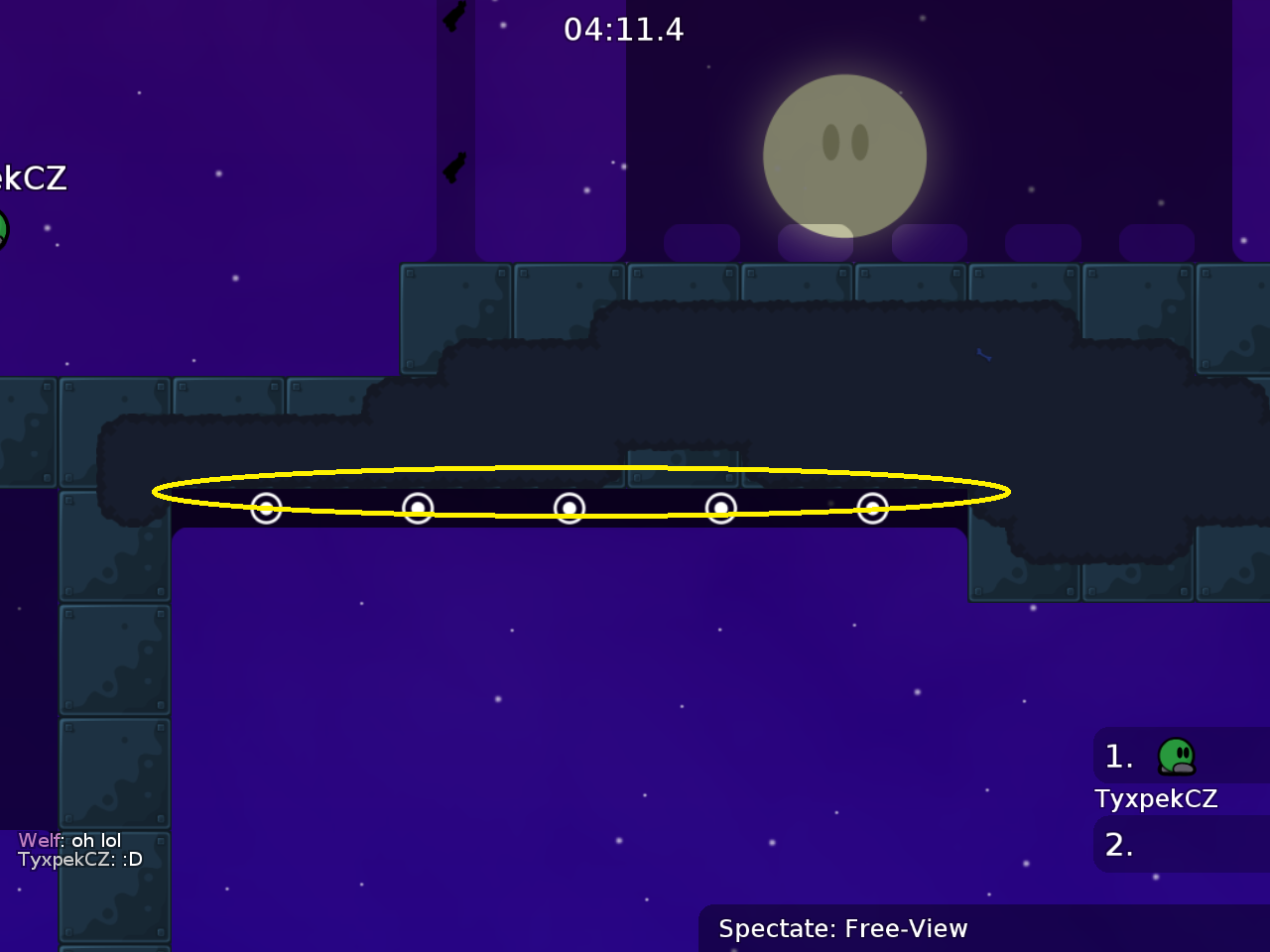Screen dimensions: 1270x952
Task: Click the TyxpekCZ name label on the scoreboard
Action: pyautogui.click(x=1156, y=798)
